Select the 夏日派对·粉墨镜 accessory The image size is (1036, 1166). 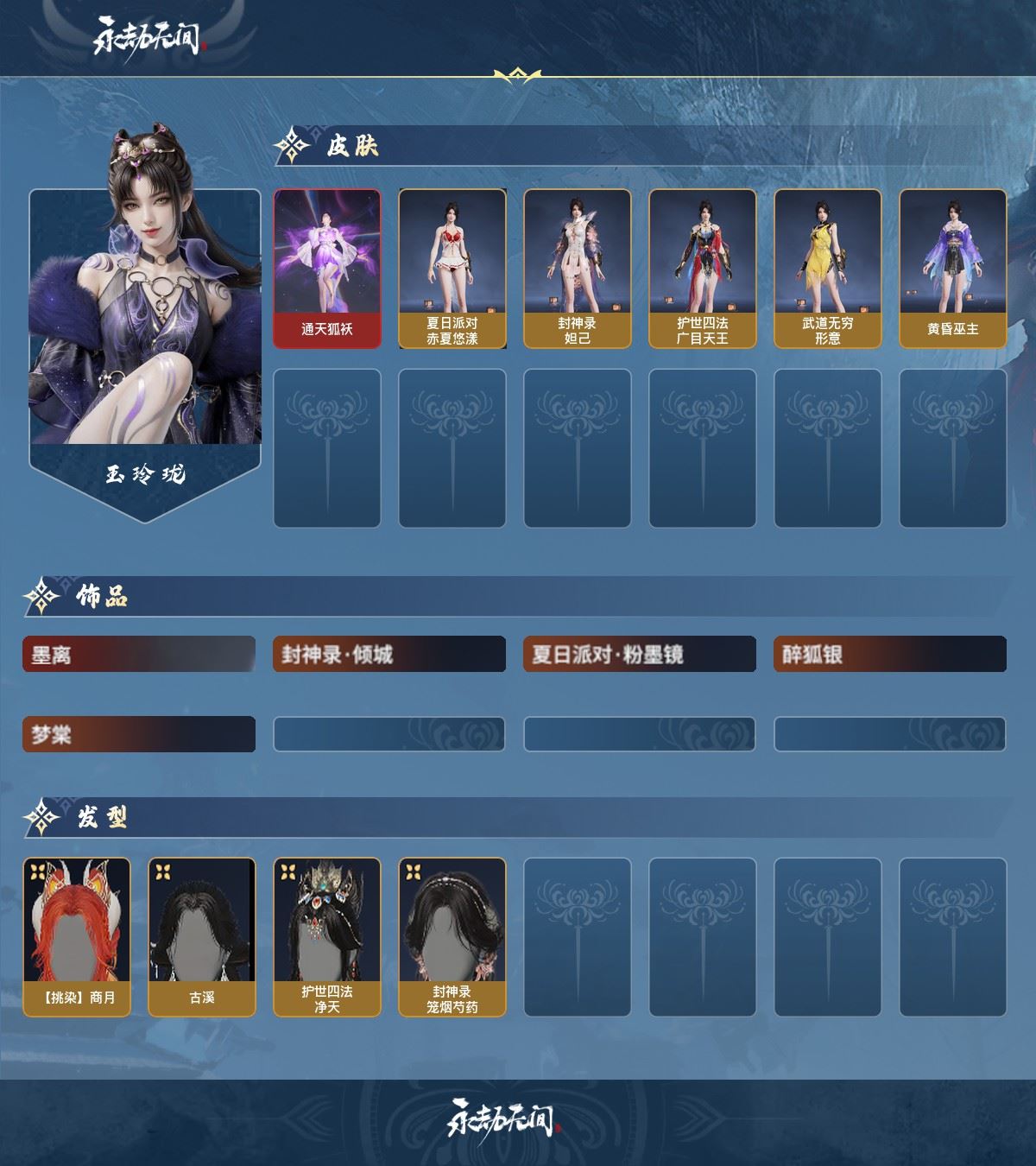point(640,655)
